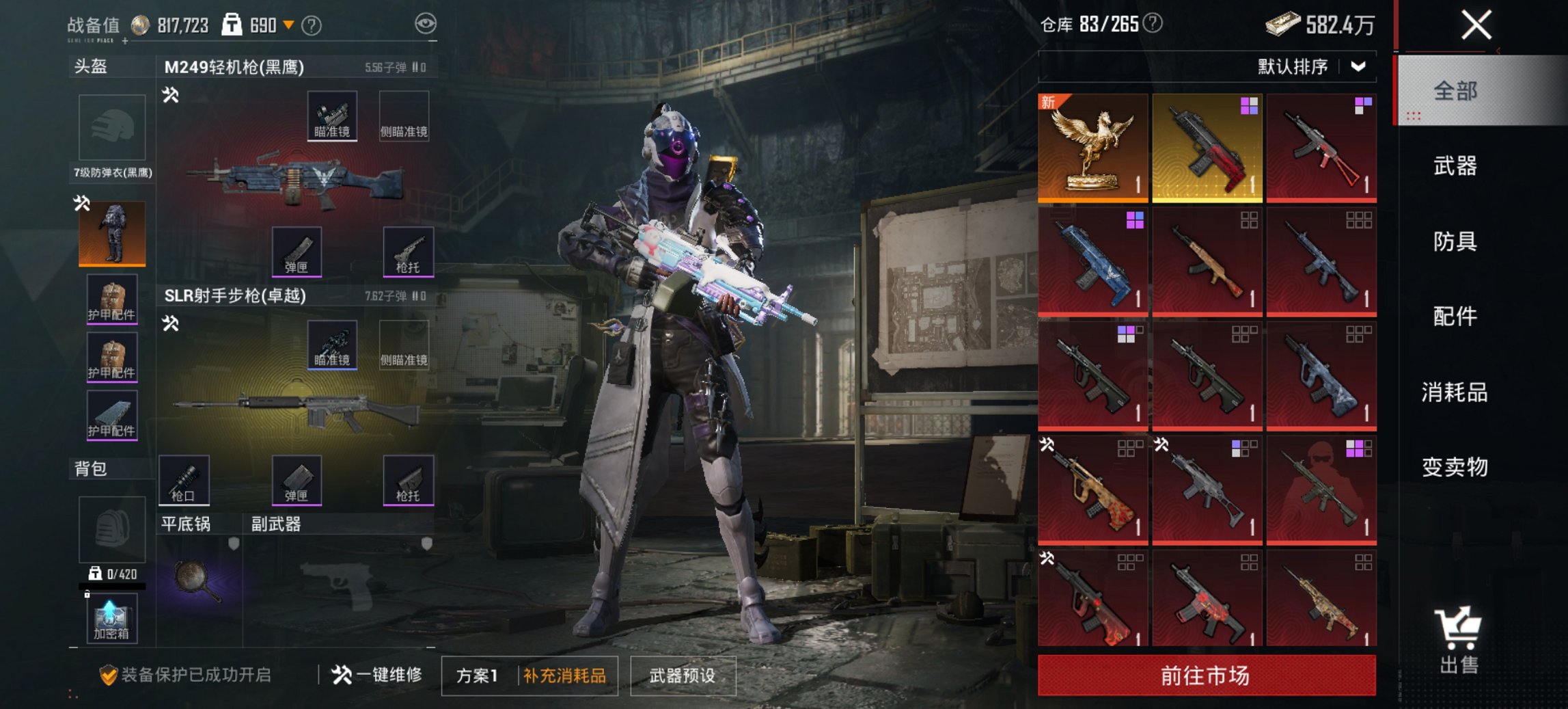The width and height of the screenshot is (1568, 709).
Task: Open the 出售 sell cart
Action: (x=1458, y=641)
